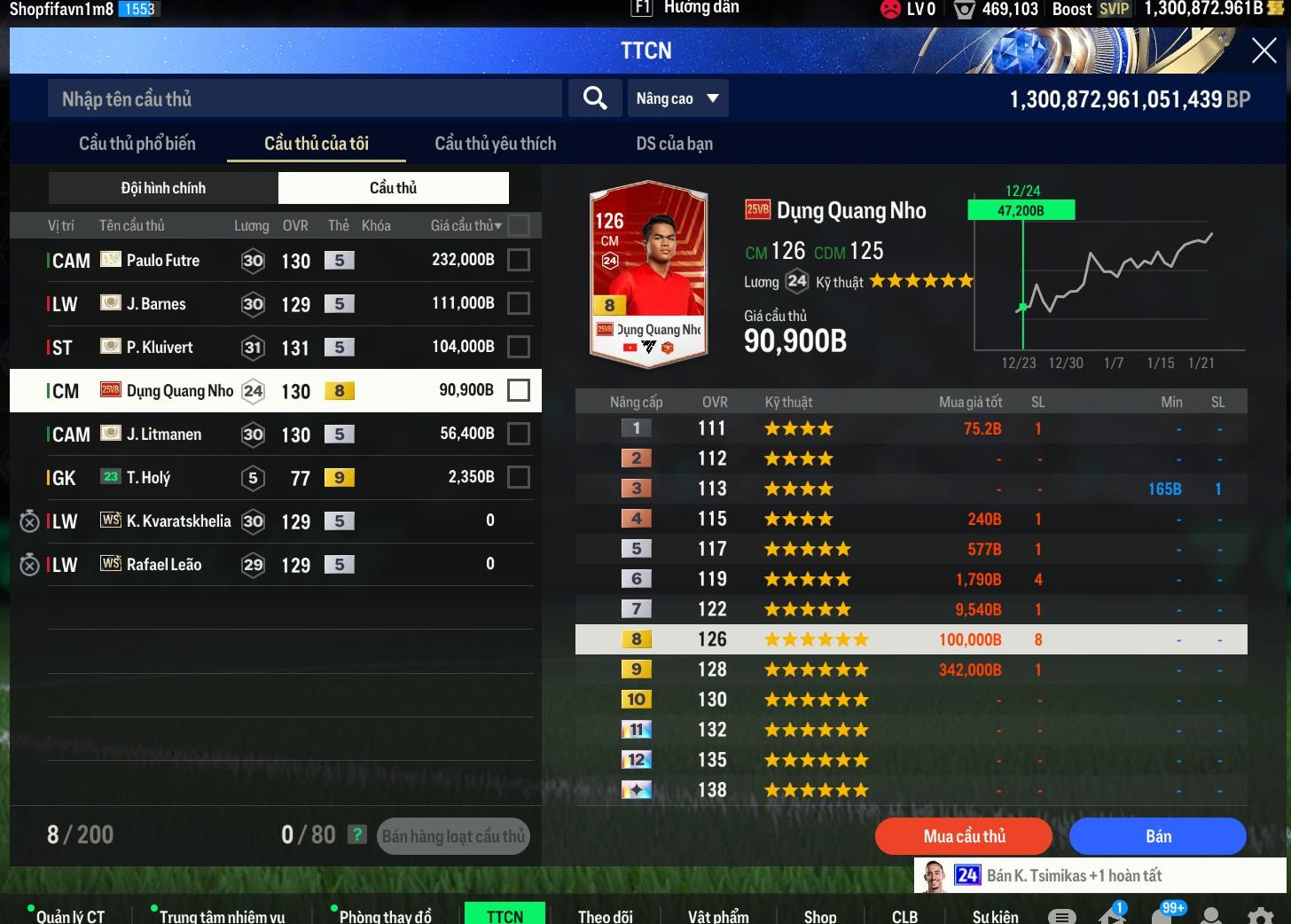Open the DS của bạn tab

click(x=674, y=144)
